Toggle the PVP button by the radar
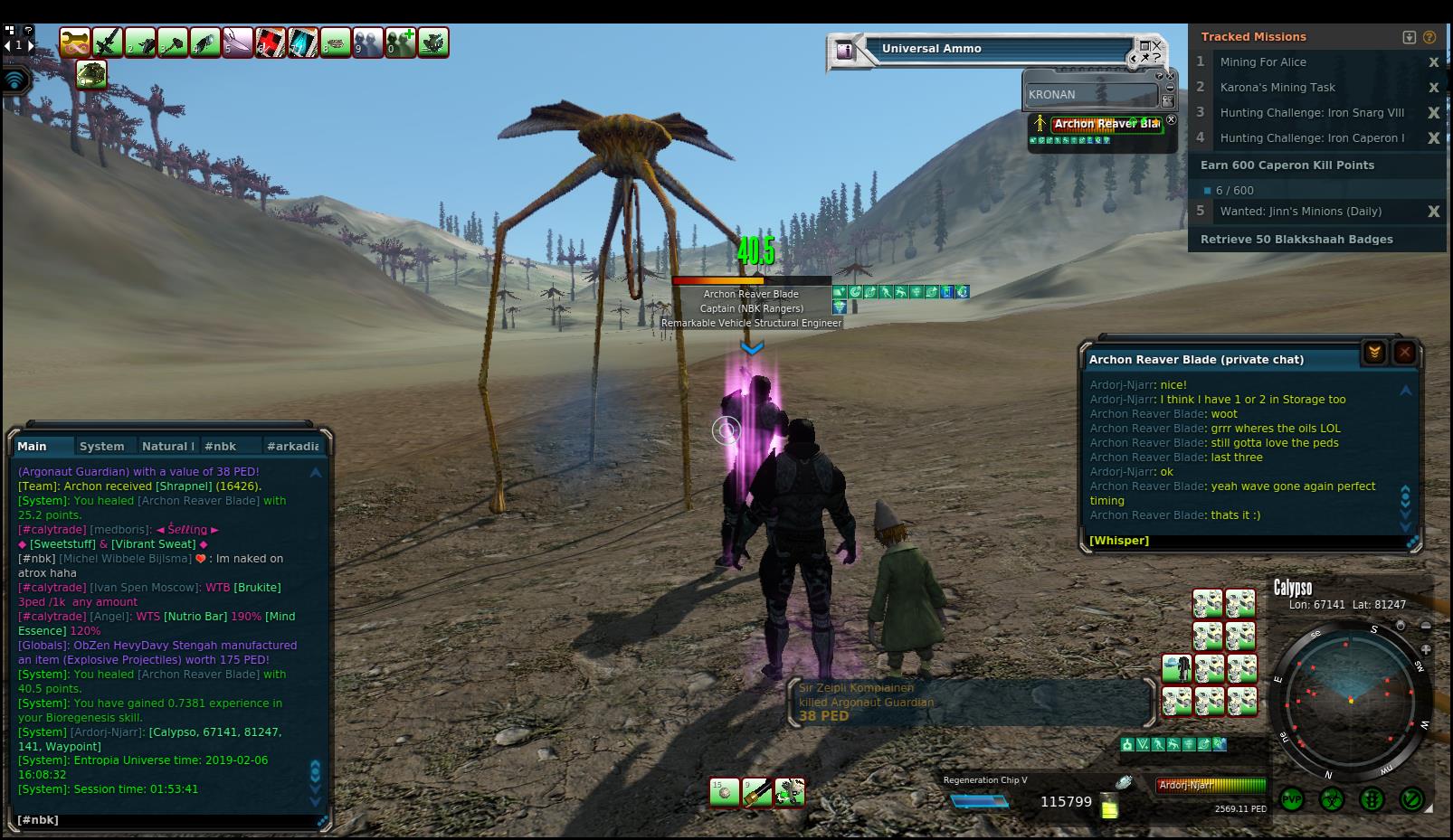The height and width of the screenshot is (840, 1453). click(1291, 799)
